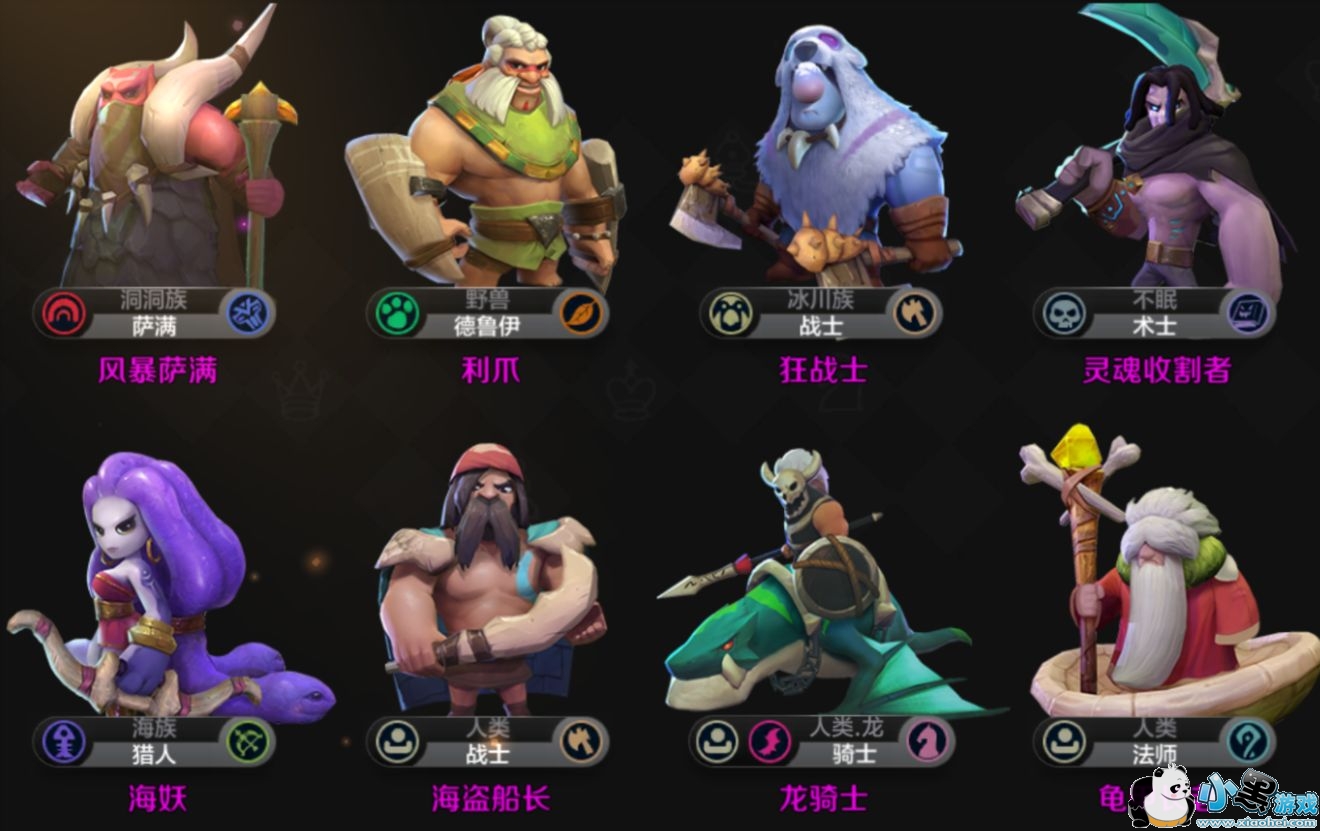Show the green bow 猎人 class icon
The image size is (1320, 831).
click(x=246, y=742)
